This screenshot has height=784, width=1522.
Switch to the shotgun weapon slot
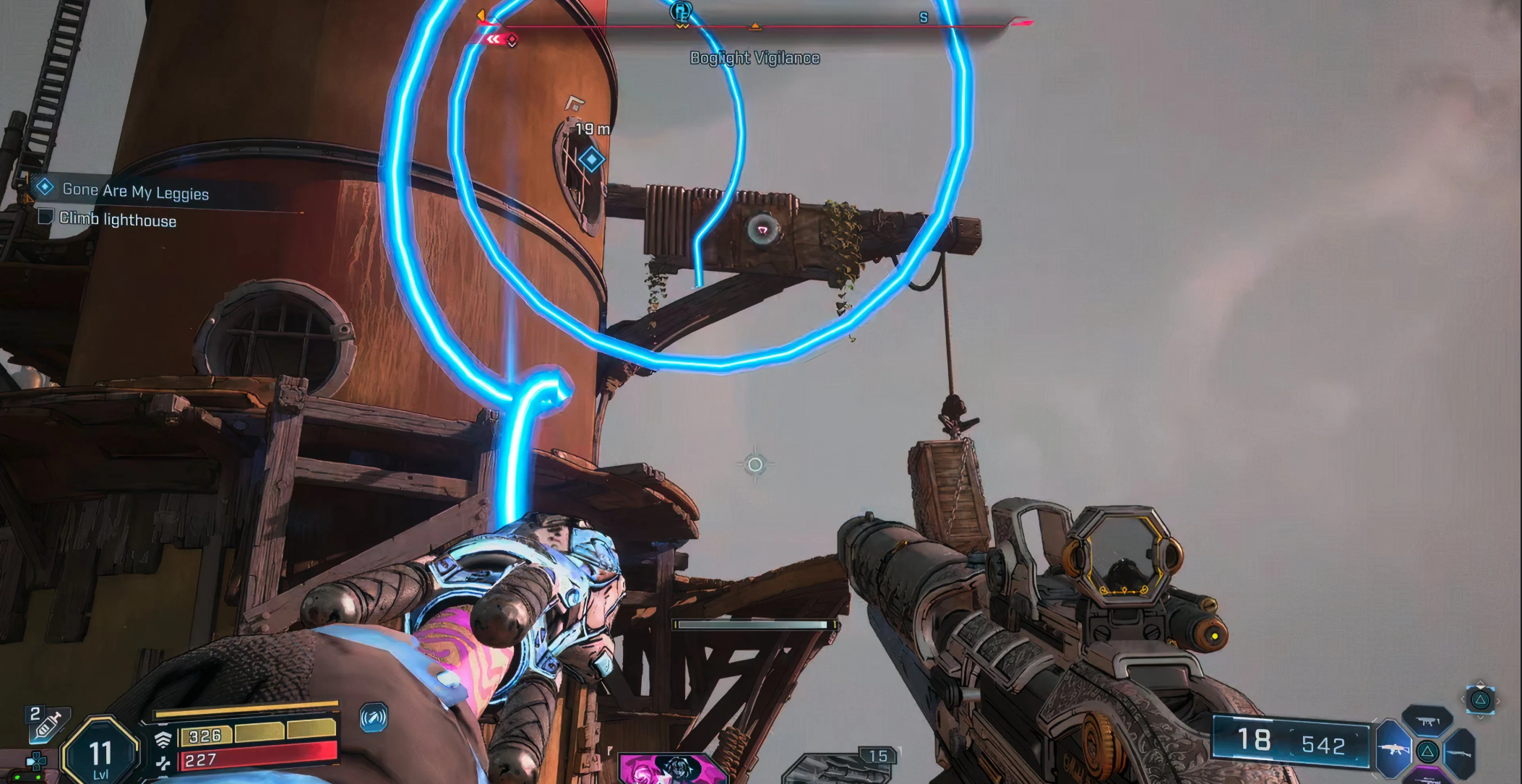tap(1460, 752)
